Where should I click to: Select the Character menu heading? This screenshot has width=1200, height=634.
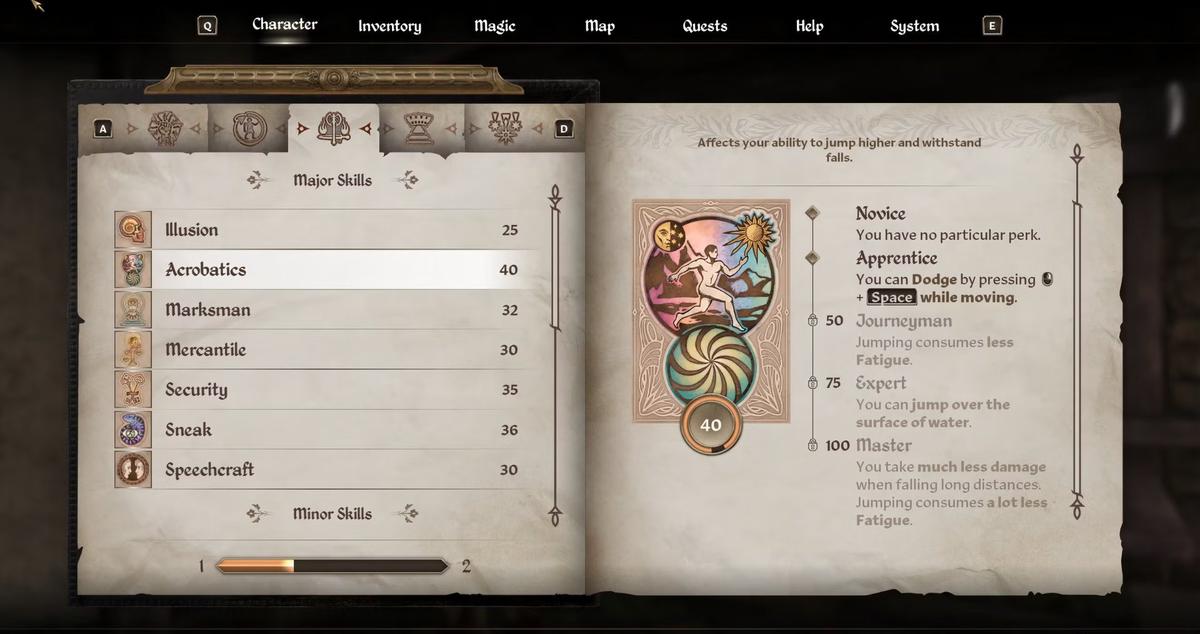tap(284, 24)
